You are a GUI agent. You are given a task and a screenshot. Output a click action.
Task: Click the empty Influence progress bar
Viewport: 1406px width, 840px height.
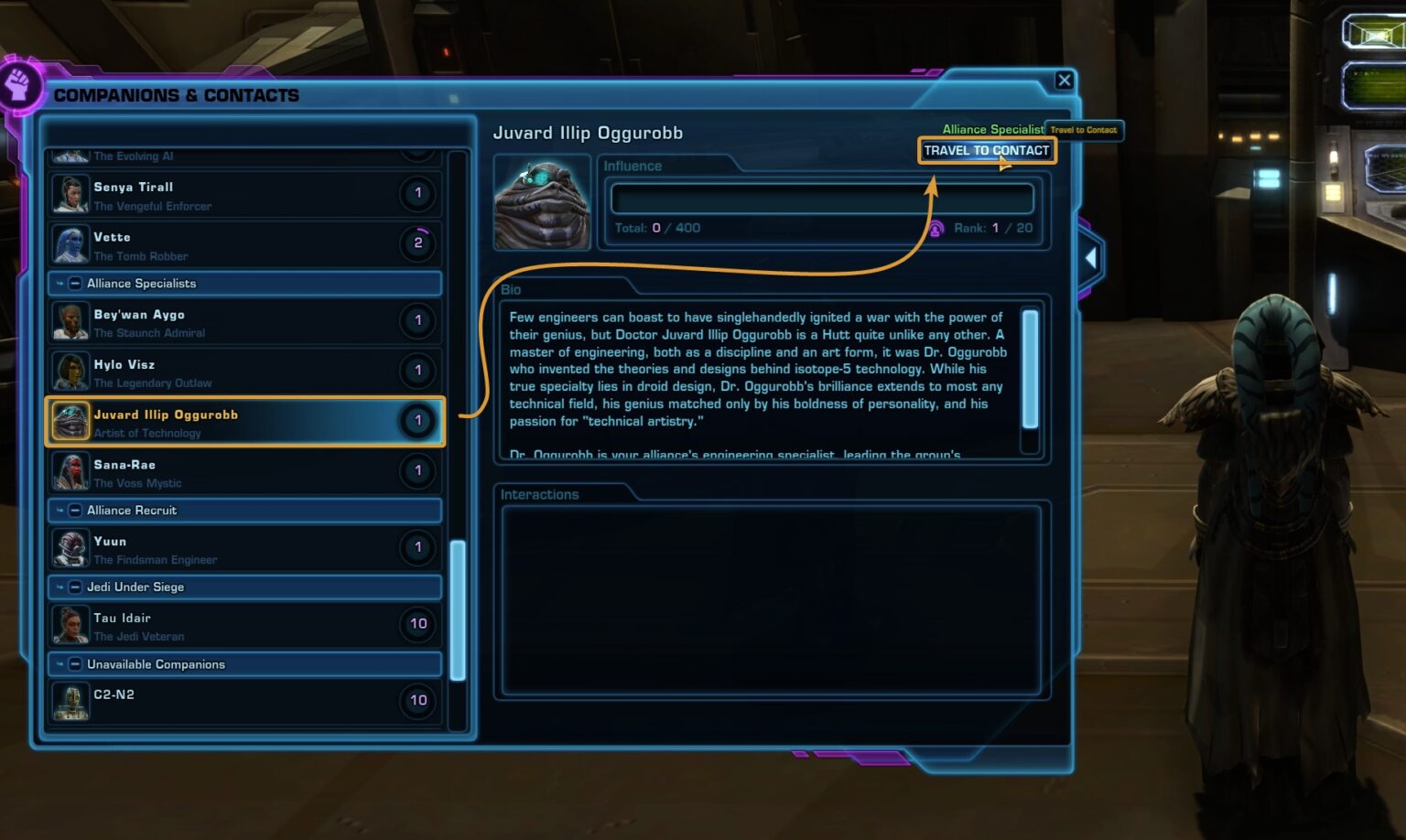point(821,198)
